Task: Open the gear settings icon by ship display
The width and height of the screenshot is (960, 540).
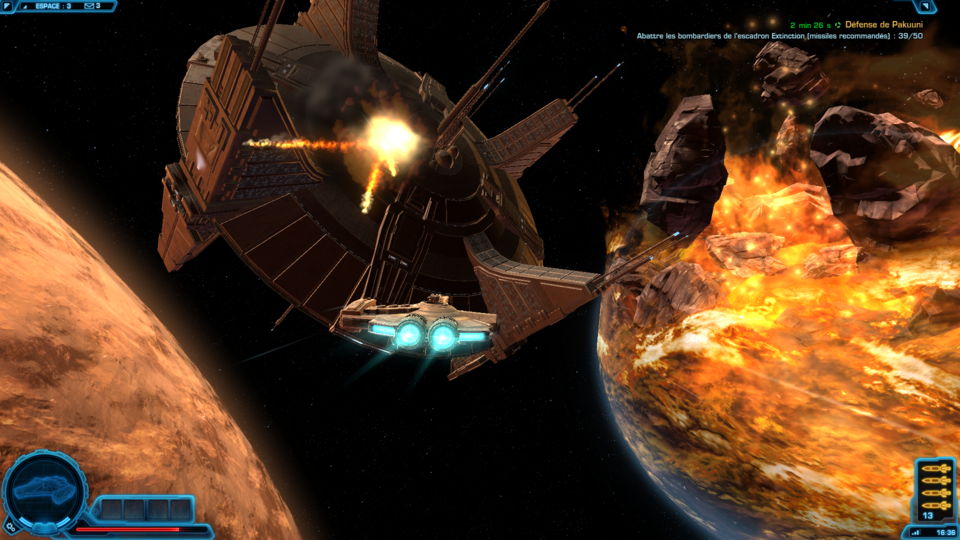Action: click(9, 525)
